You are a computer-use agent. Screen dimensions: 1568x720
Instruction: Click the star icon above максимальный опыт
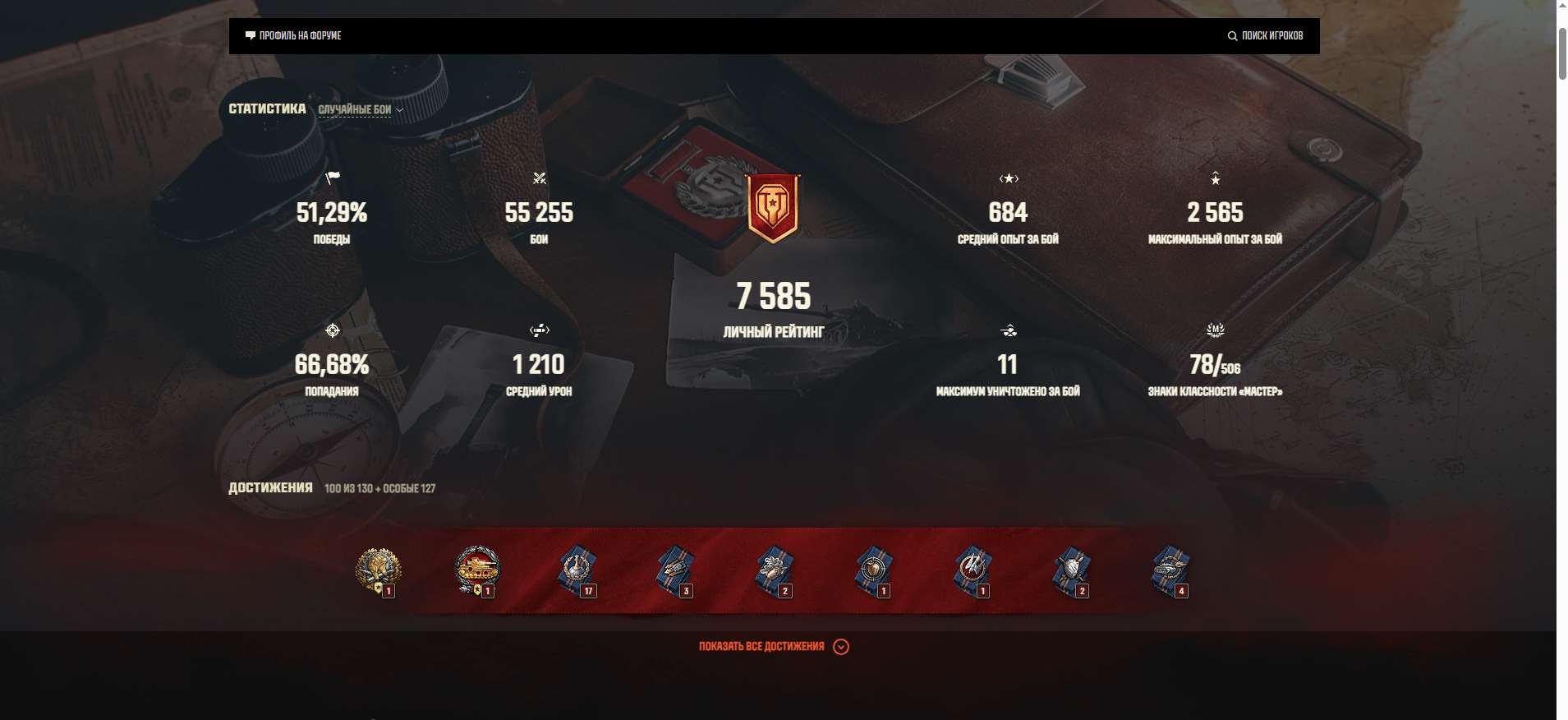point(1216,179)
